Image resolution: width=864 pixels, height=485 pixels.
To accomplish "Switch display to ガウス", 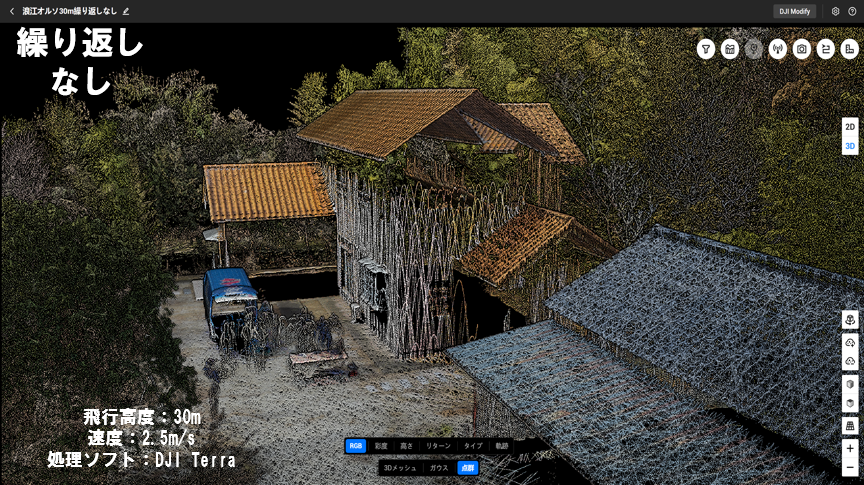I will coord(439,468).
